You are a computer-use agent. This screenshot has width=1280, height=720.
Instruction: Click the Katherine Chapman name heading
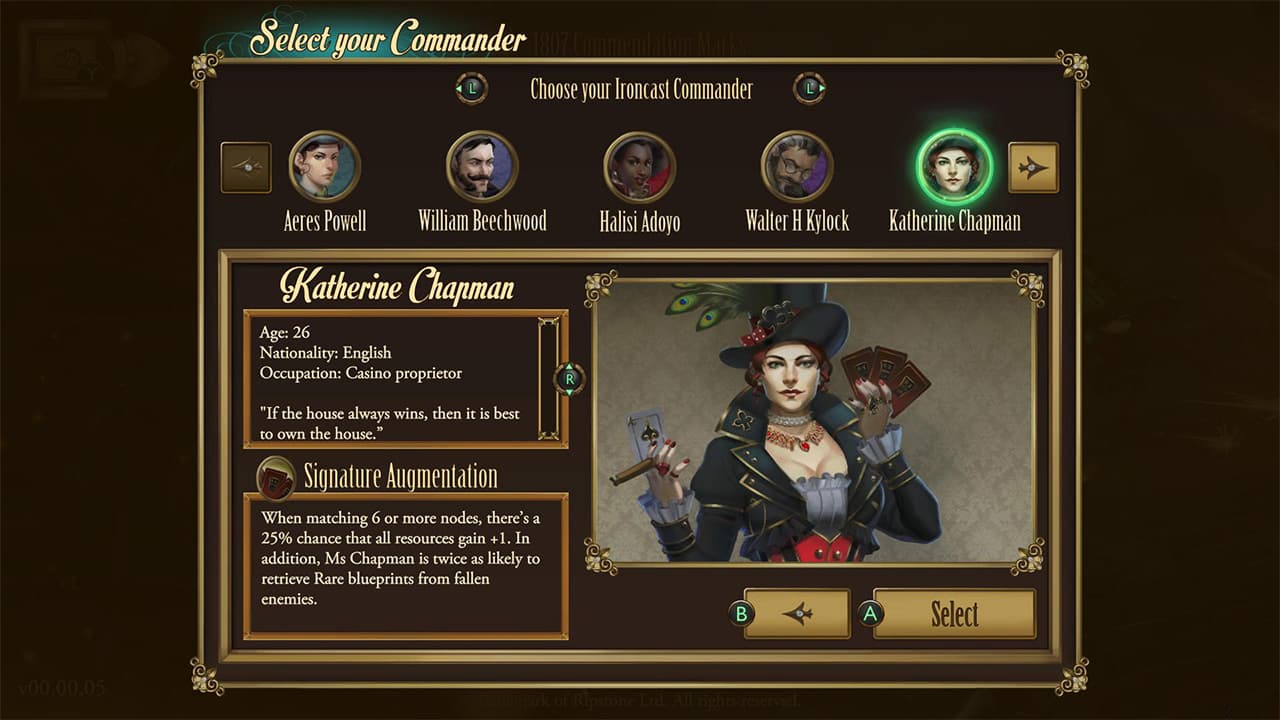[x=400, y=289]
